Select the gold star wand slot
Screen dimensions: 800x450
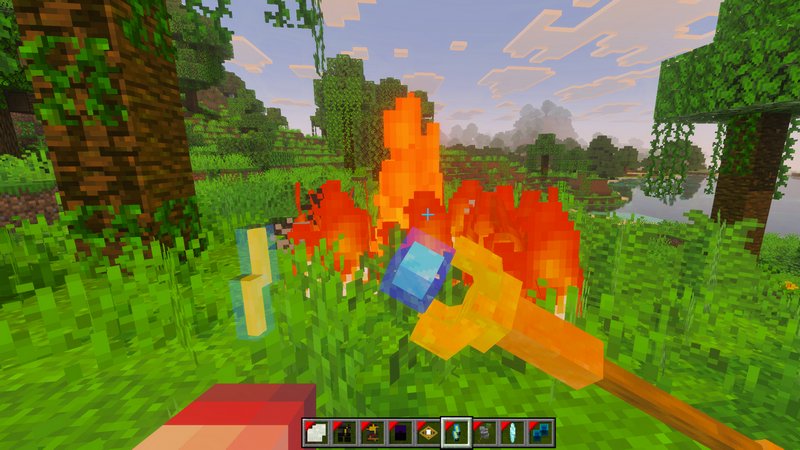pos(372,433)
